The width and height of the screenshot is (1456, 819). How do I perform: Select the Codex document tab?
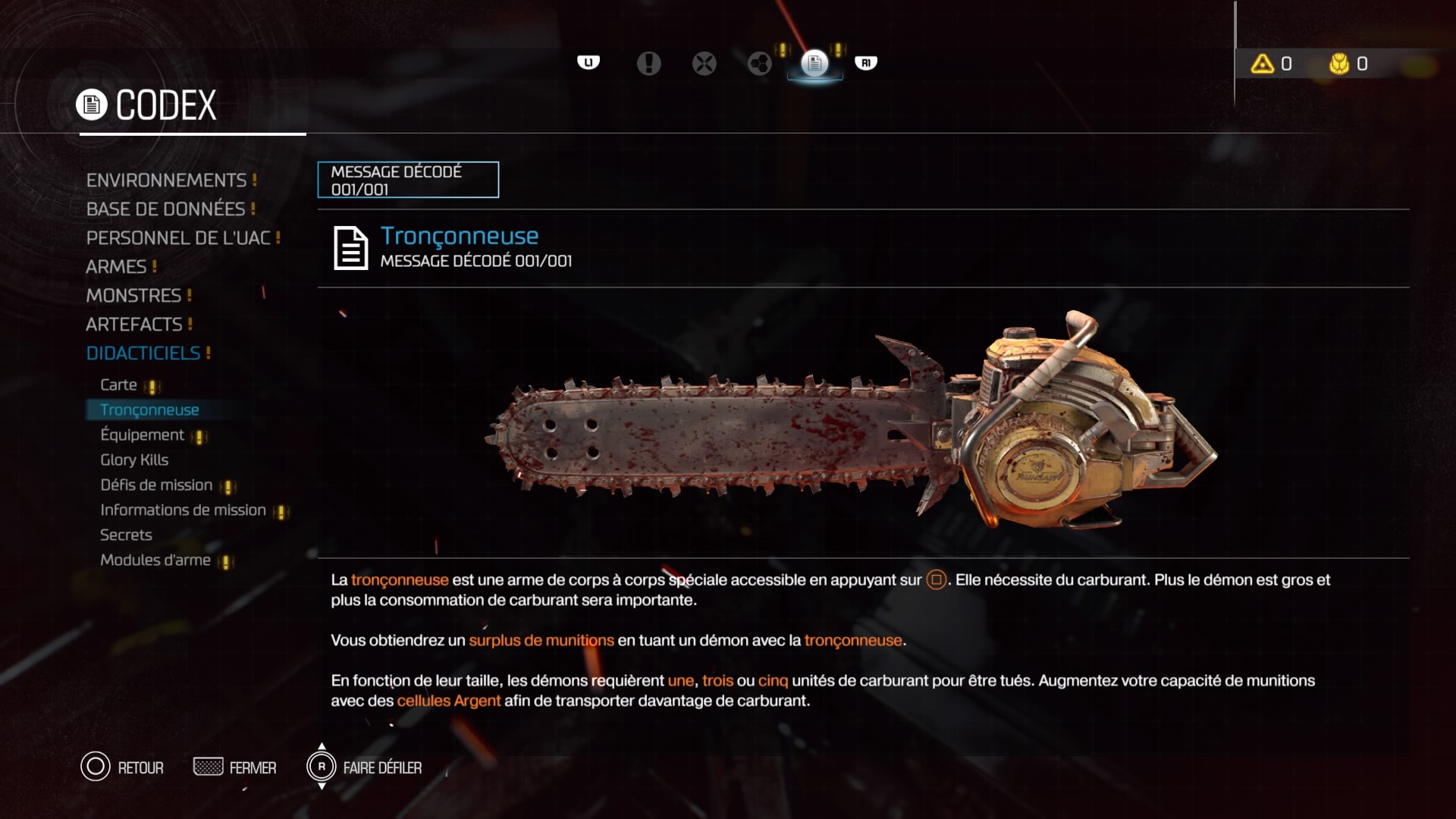click(x=815, y=64)
